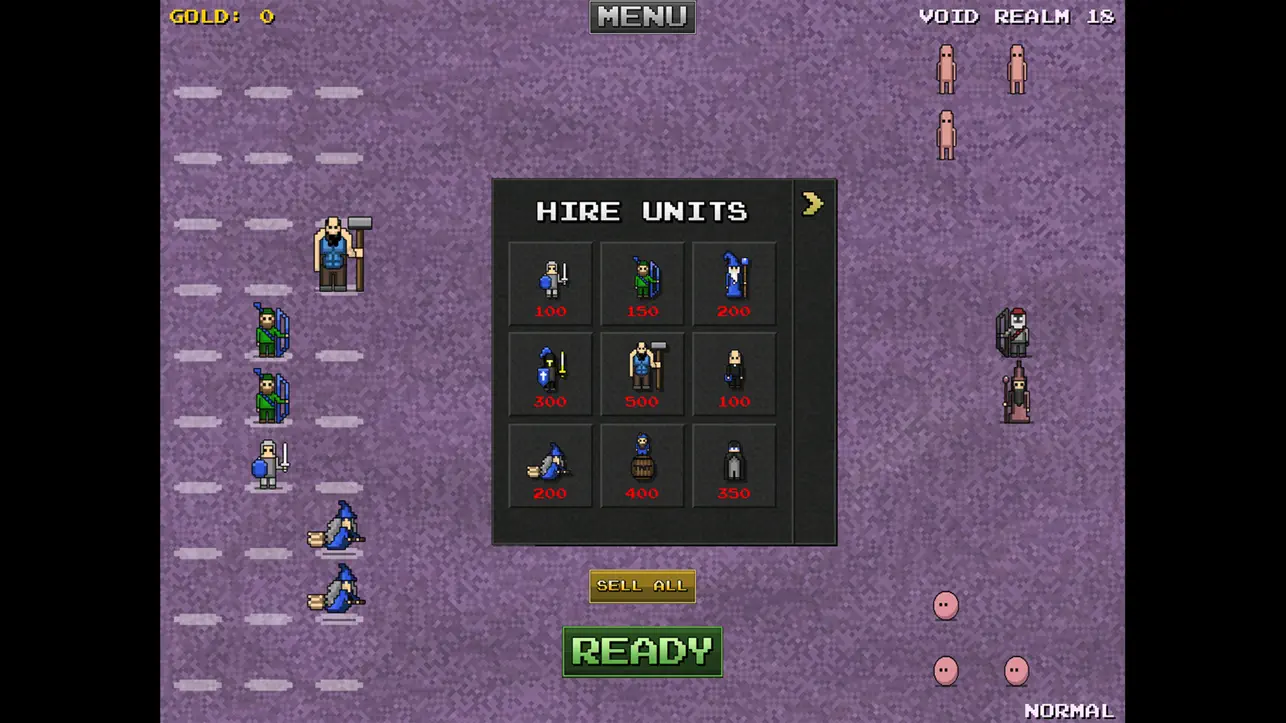The image size is (1286, 723).
Task: Hire the blue wizard for 200 gold
Action: coord(733,283)
